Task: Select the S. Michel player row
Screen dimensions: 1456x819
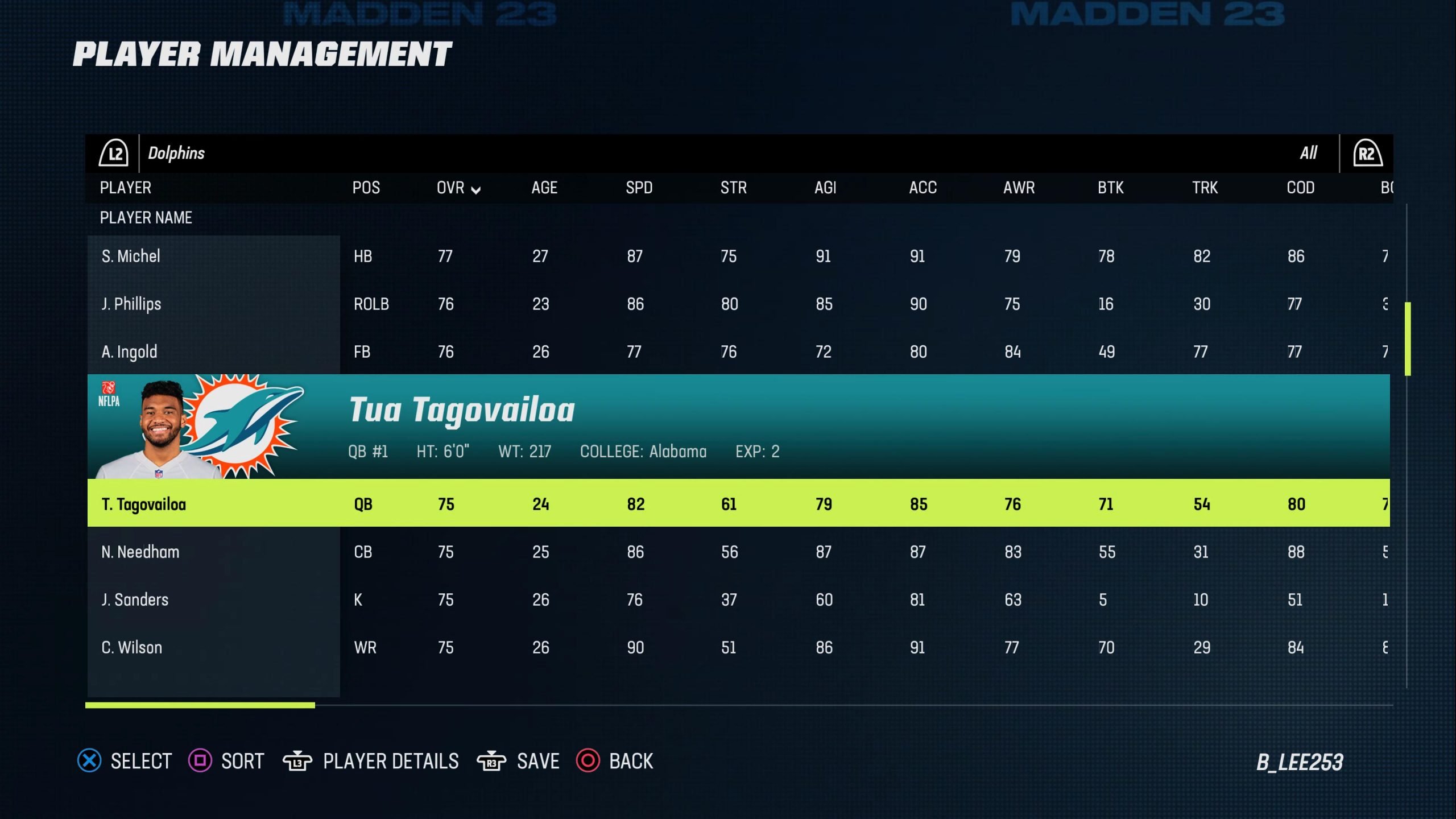Action: point(131,257)
